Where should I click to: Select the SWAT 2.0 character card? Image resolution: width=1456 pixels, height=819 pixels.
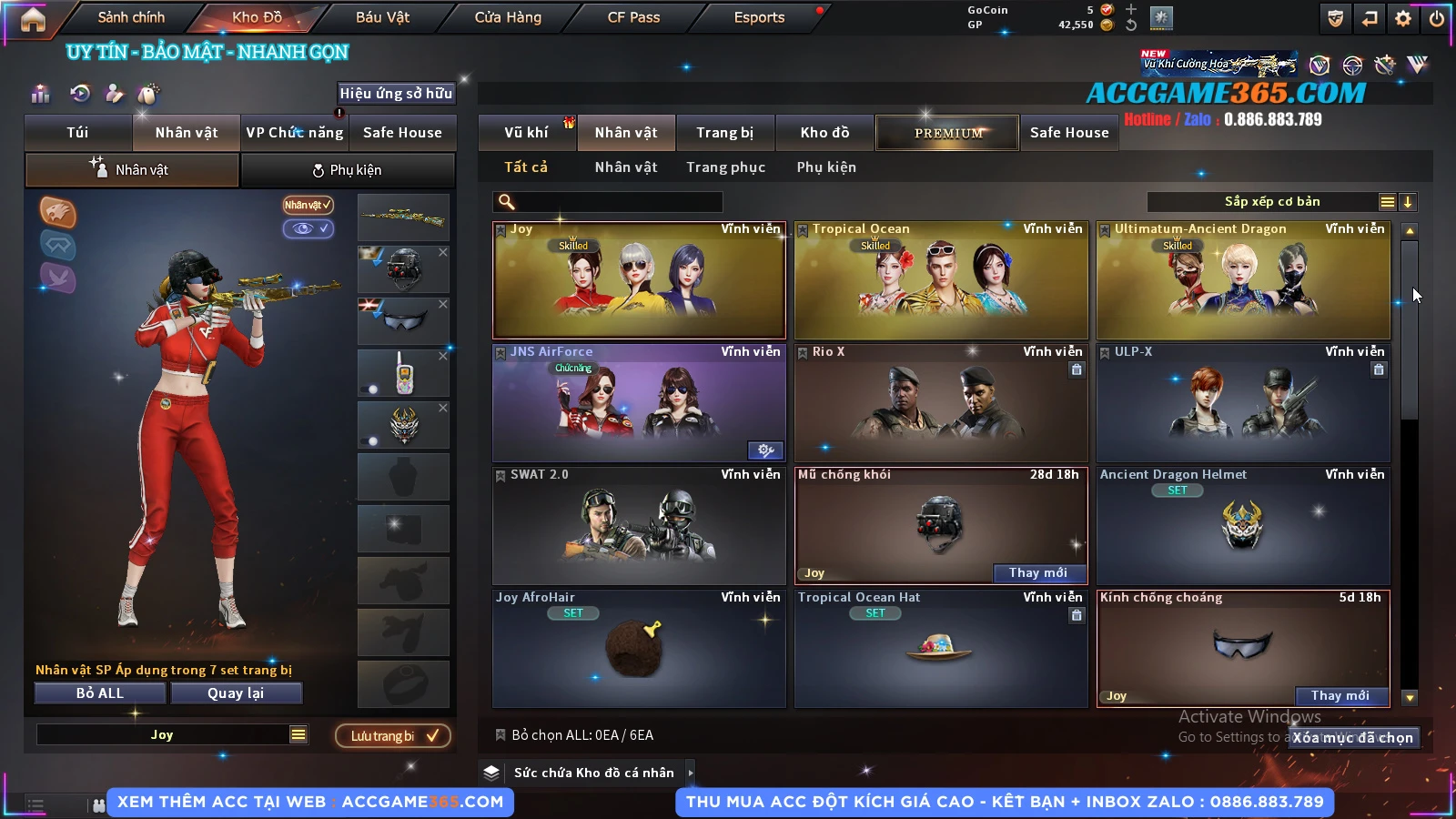[639, 526]
